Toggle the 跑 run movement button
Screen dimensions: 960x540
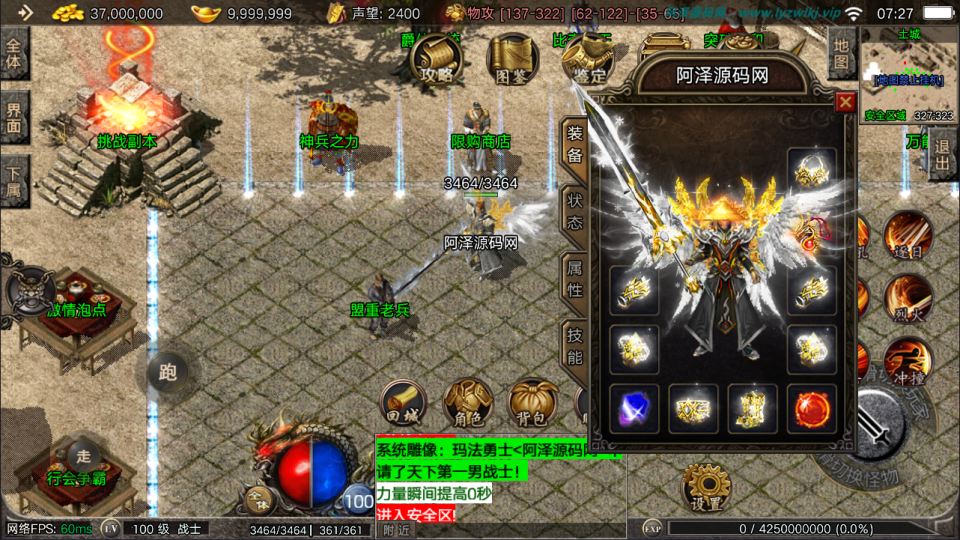pyautogui.click(x=167, y=372)
